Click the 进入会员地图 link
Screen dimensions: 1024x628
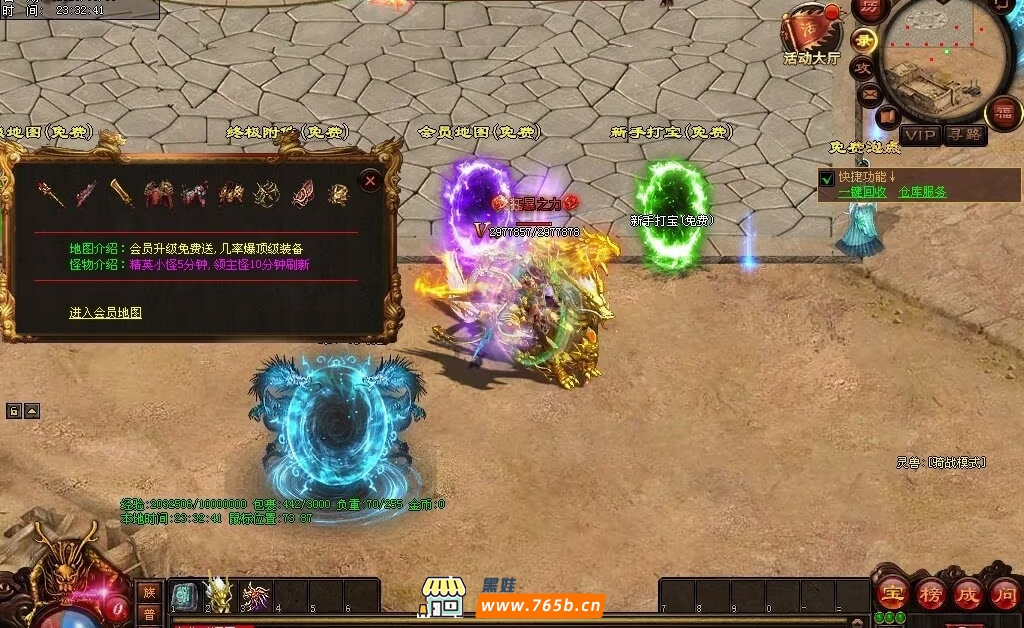point(105,313)
